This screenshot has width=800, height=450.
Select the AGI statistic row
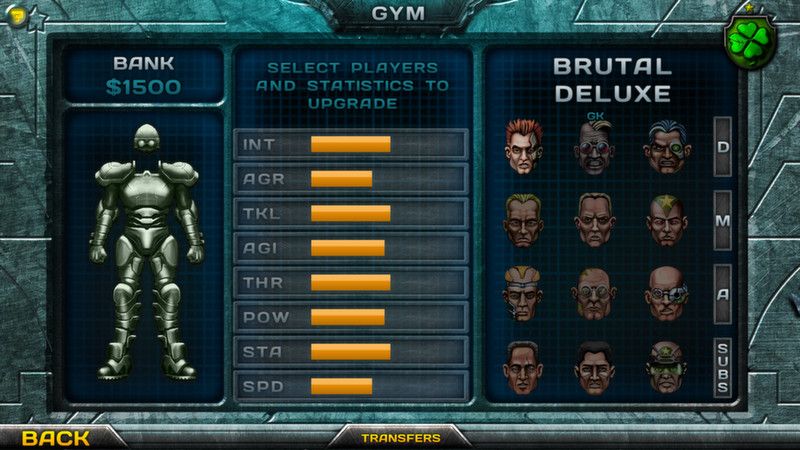point(350,248)
